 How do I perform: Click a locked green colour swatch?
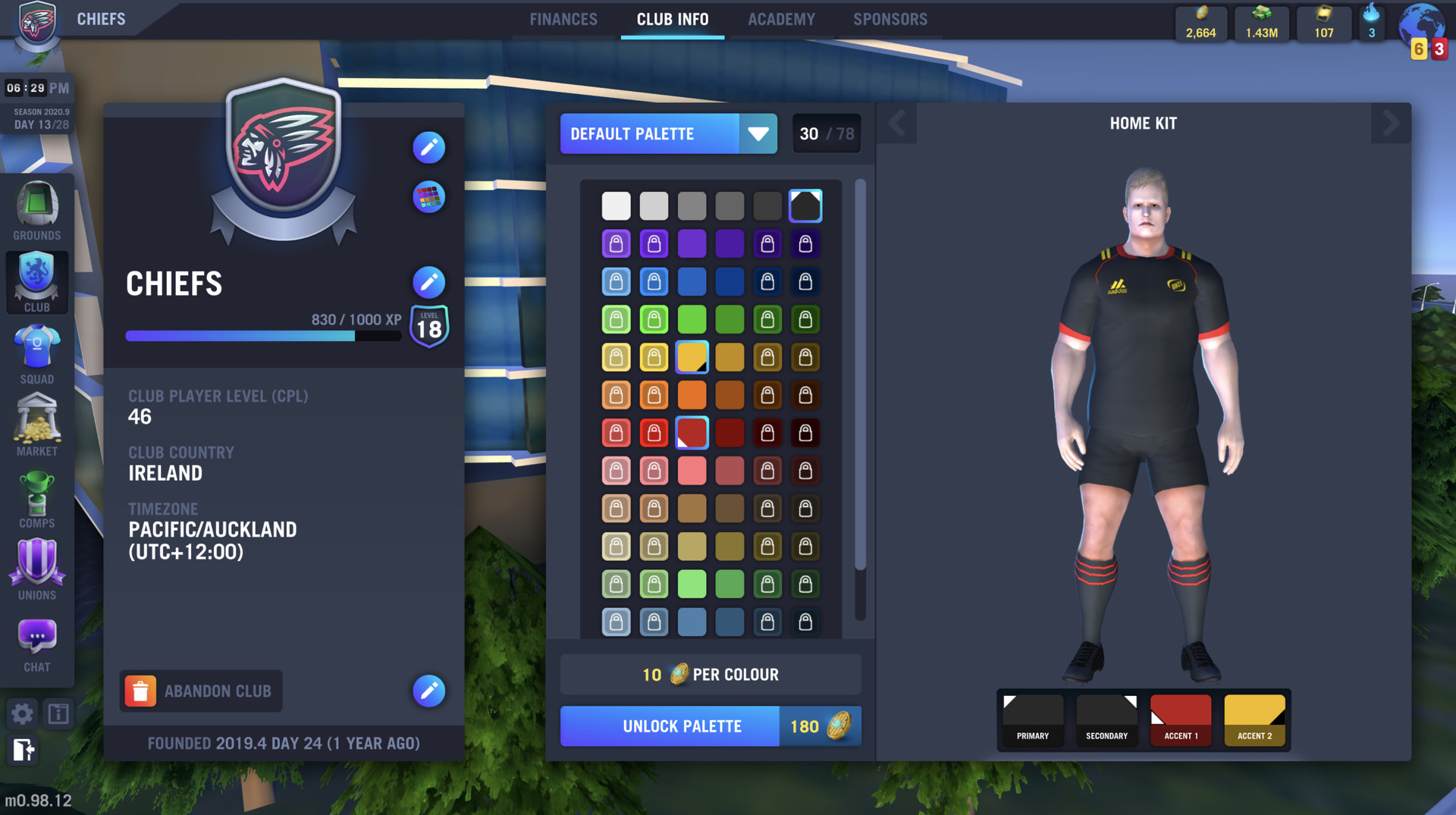point(616,318)
